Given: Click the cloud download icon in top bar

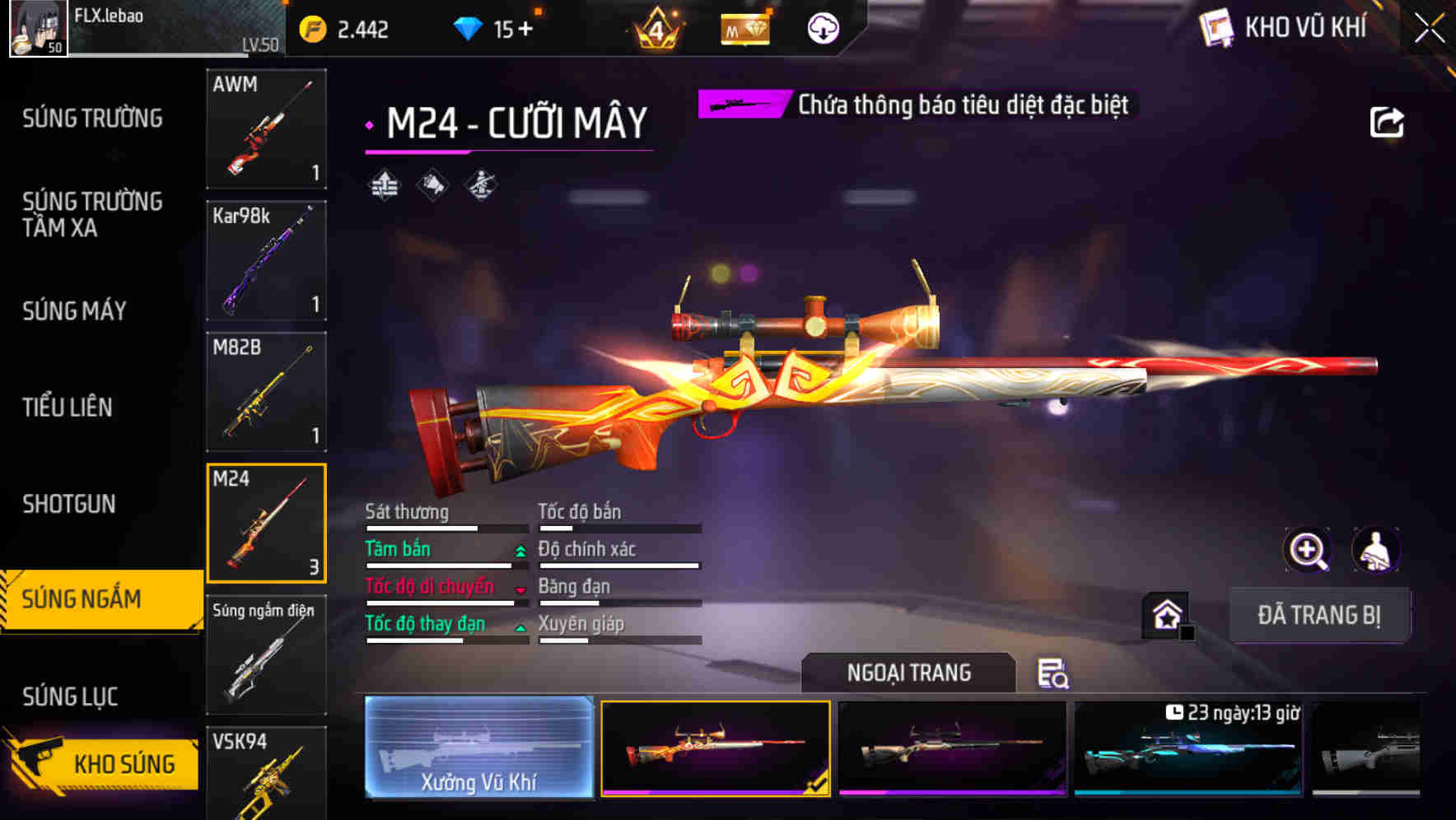Looking at the screenshot, I should click(823, 29).
